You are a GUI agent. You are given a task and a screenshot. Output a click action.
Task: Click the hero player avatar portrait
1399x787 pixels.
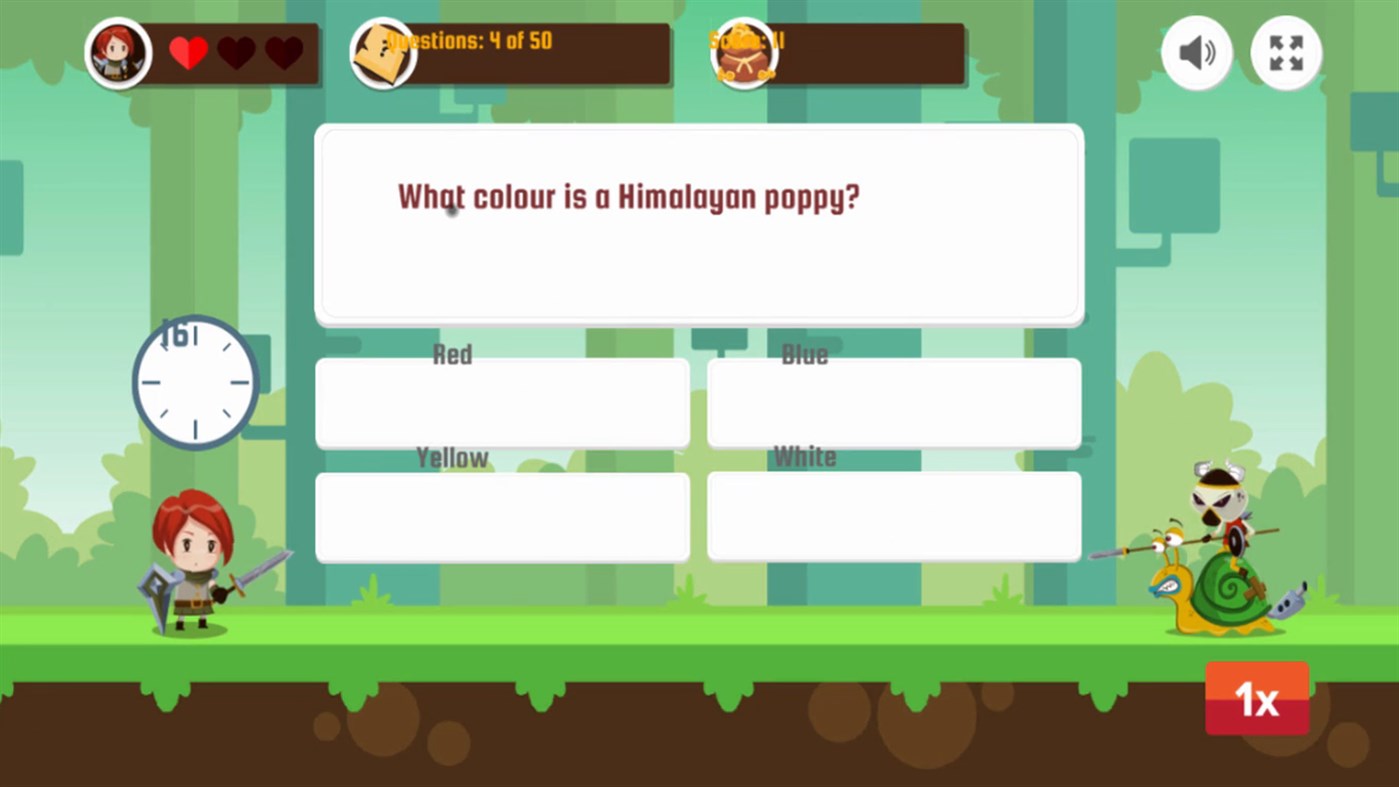(118, 53)
